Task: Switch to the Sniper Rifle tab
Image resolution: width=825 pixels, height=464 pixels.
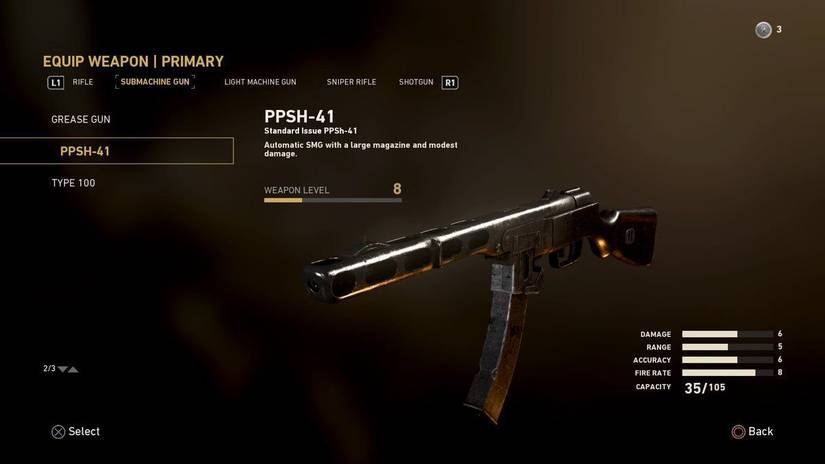Action: [x=351, y=82]
